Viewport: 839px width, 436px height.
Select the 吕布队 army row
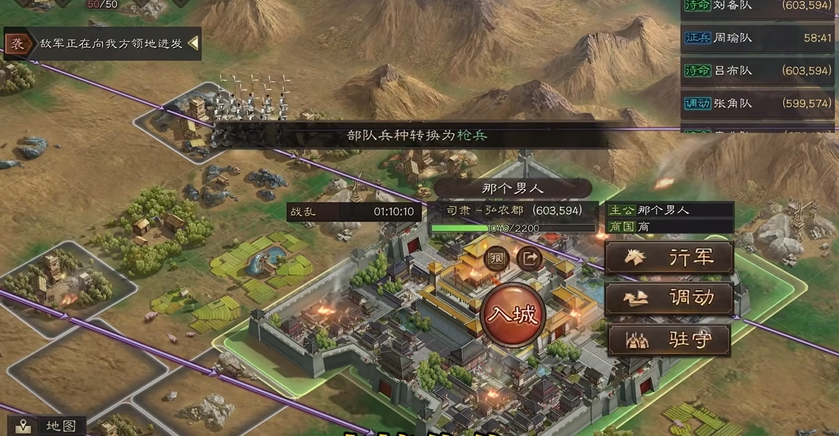758,71
